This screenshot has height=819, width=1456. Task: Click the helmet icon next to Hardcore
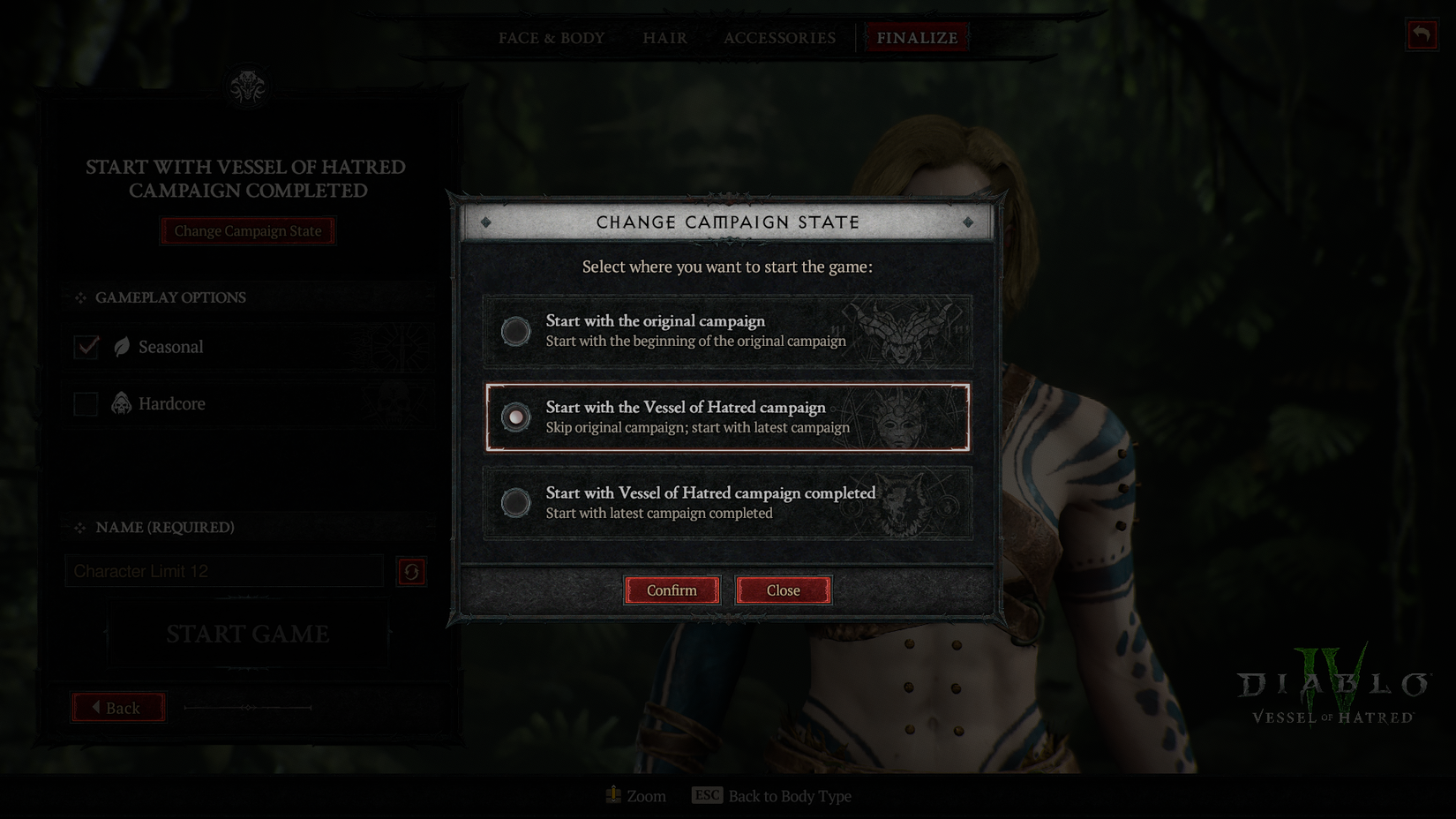tap(120, 403)
